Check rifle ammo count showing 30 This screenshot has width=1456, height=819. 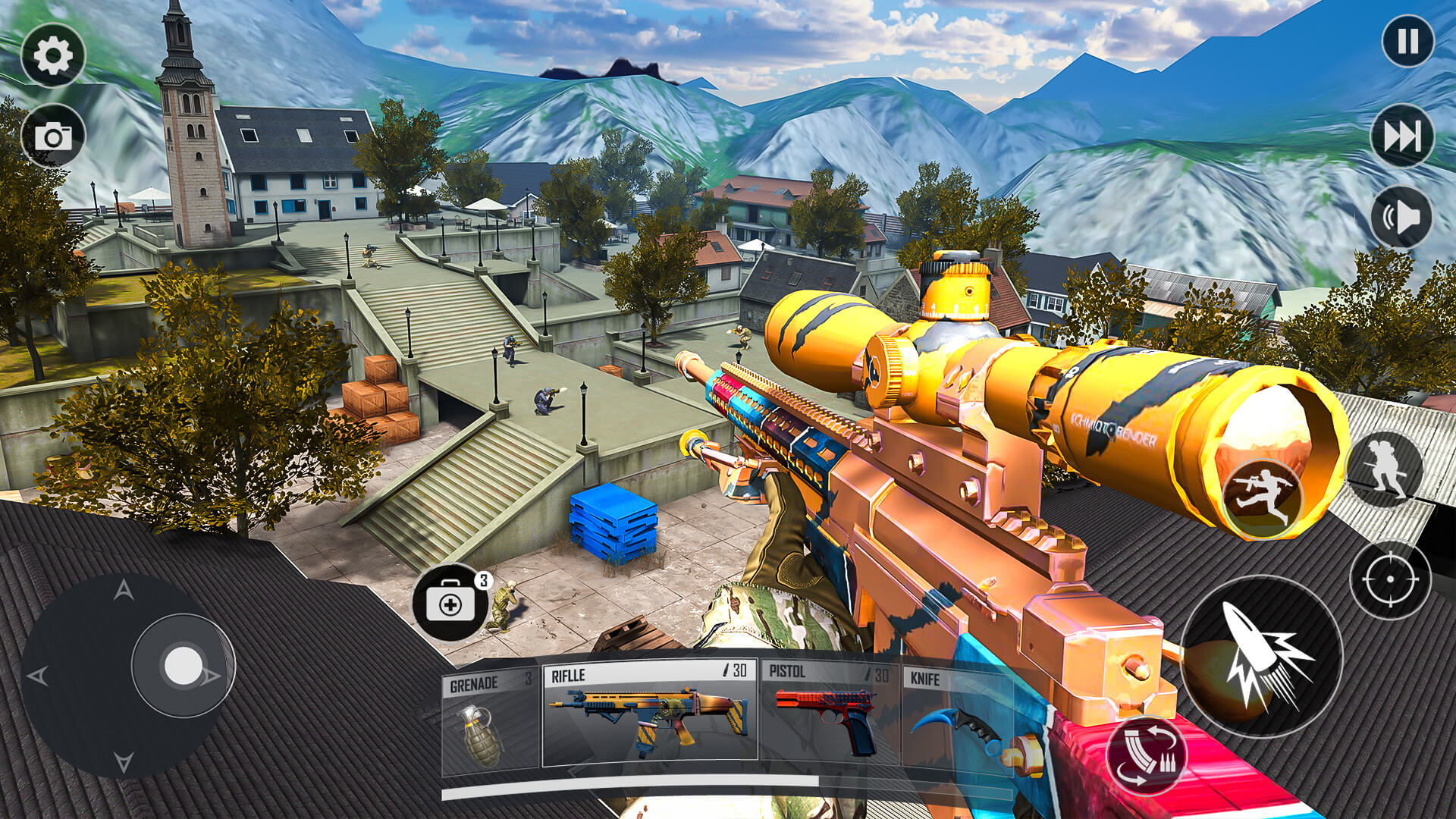click(733, 670)
